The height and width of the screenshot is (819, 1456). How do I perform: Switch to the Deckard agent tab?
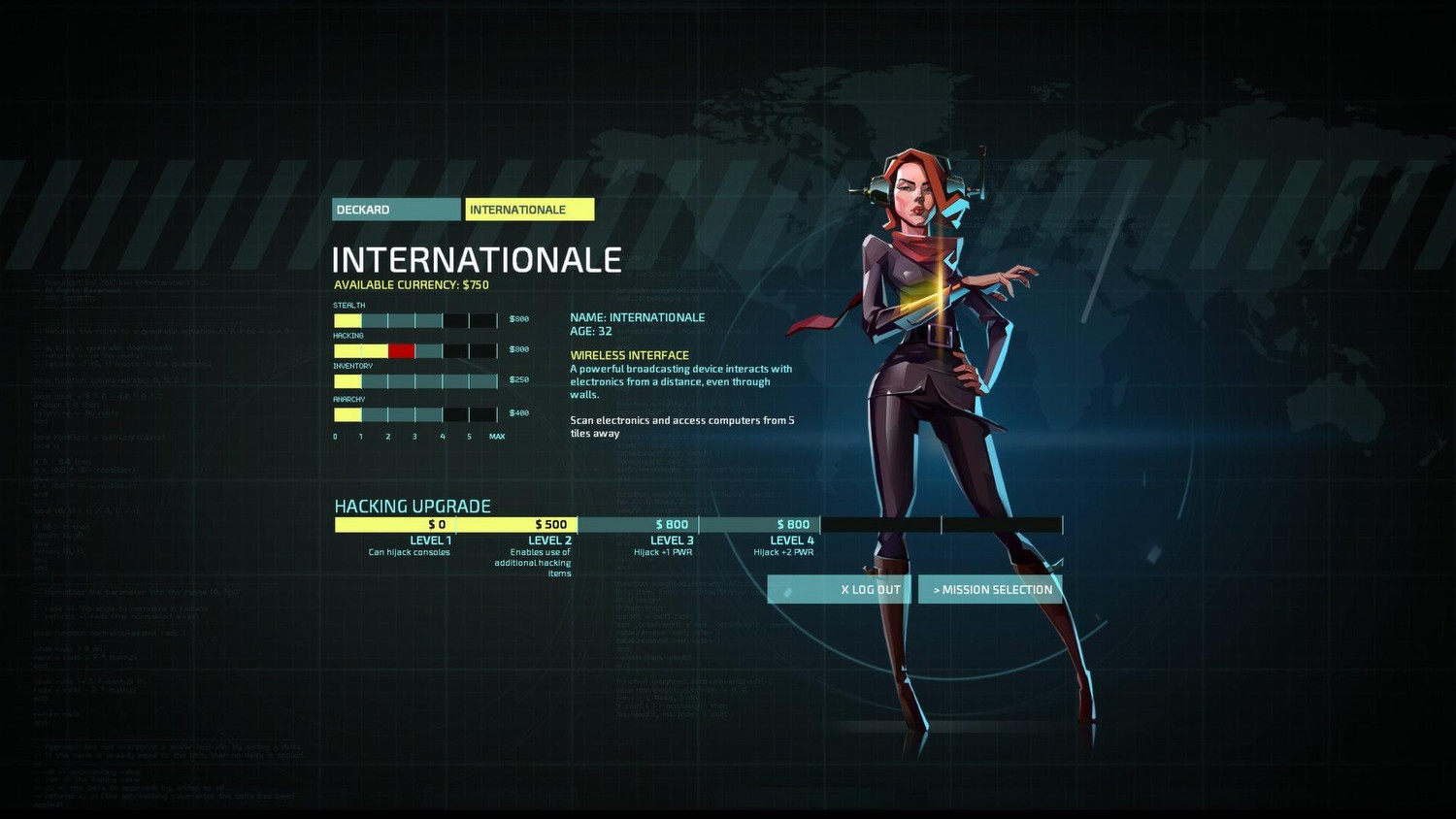pyautogui.click(x=396, y=210)
